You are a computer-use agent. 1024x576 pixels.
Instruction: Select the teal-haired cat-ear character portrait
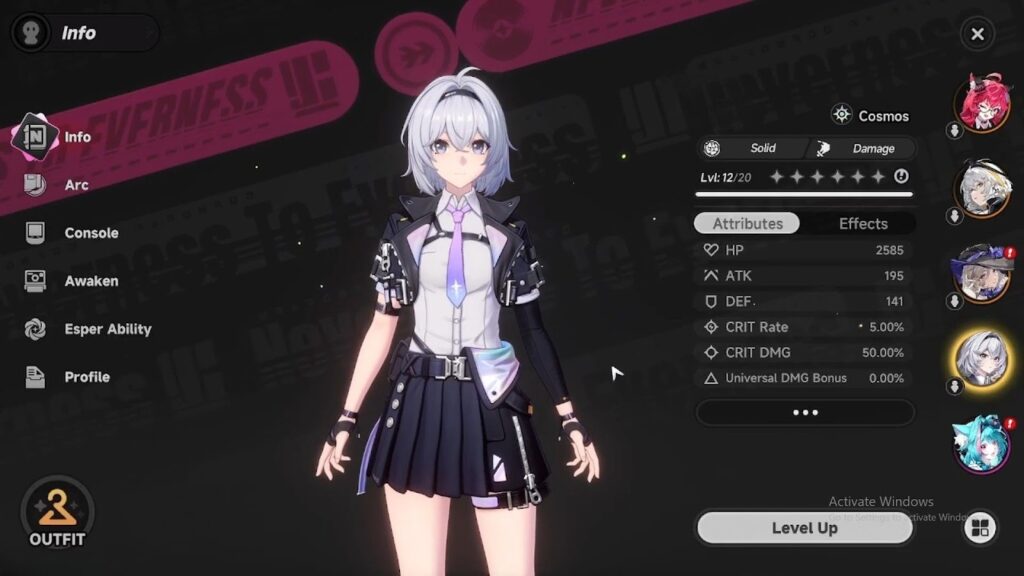click(983, 445)
